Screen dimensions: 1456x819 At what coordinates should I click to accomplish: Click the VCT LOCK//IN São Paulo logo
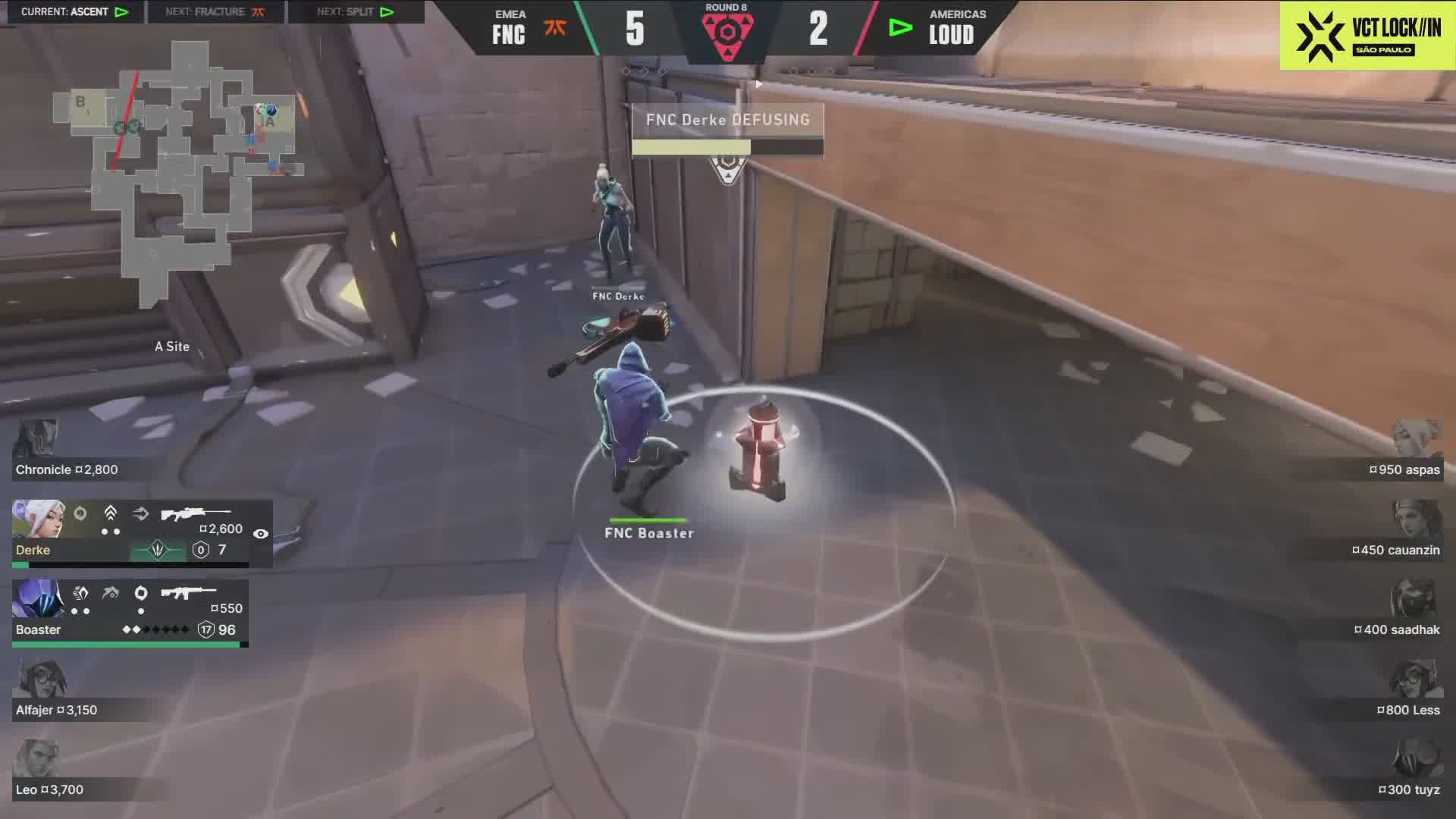1367,36
